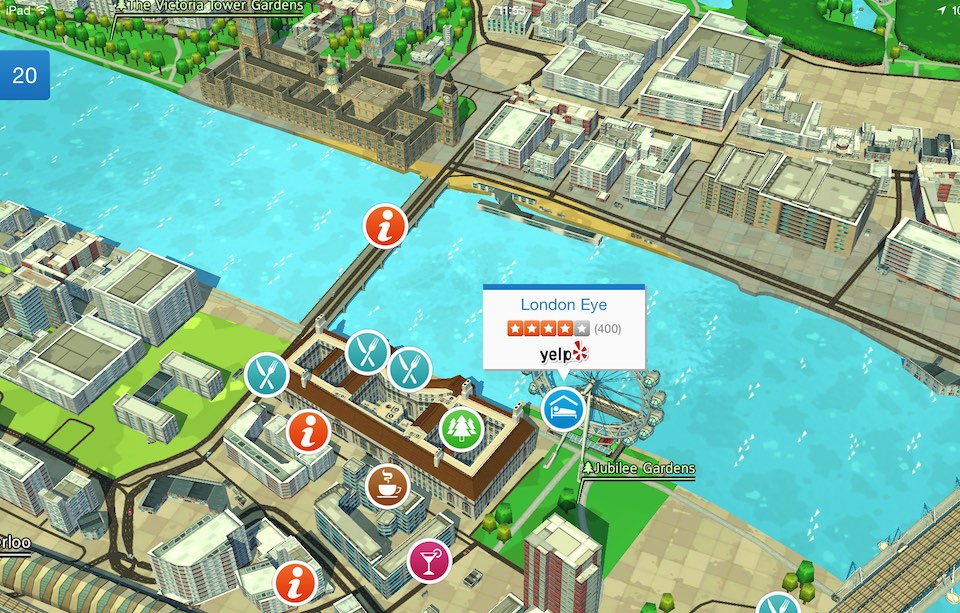960x613 pixels.
Task: Select the brown coffee cup marker
Action: [387, 485]
